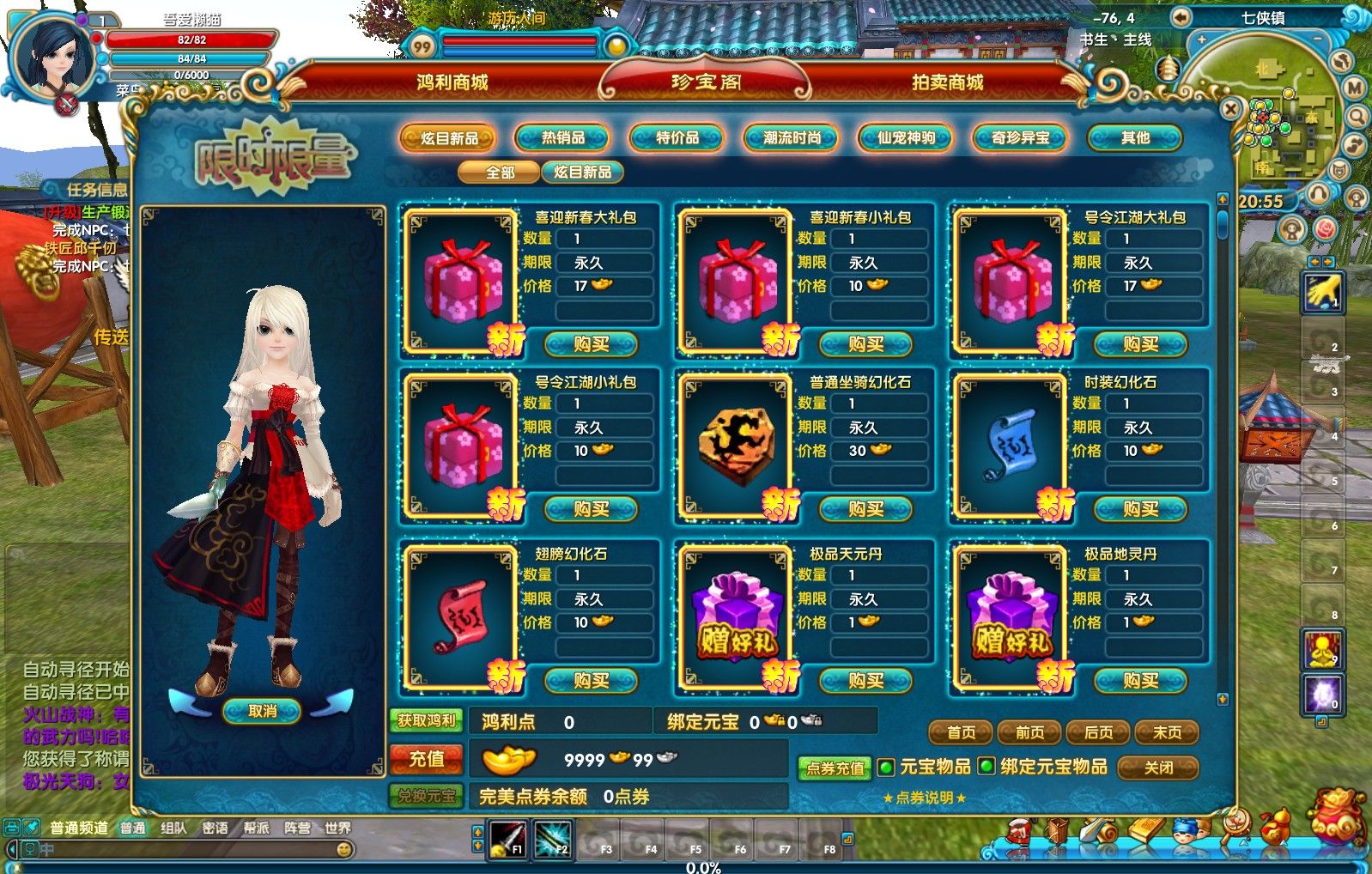Show the 潮流时尚 fashion category
The width and height of the screenshot is (1372, 874).
pos(792,137)
